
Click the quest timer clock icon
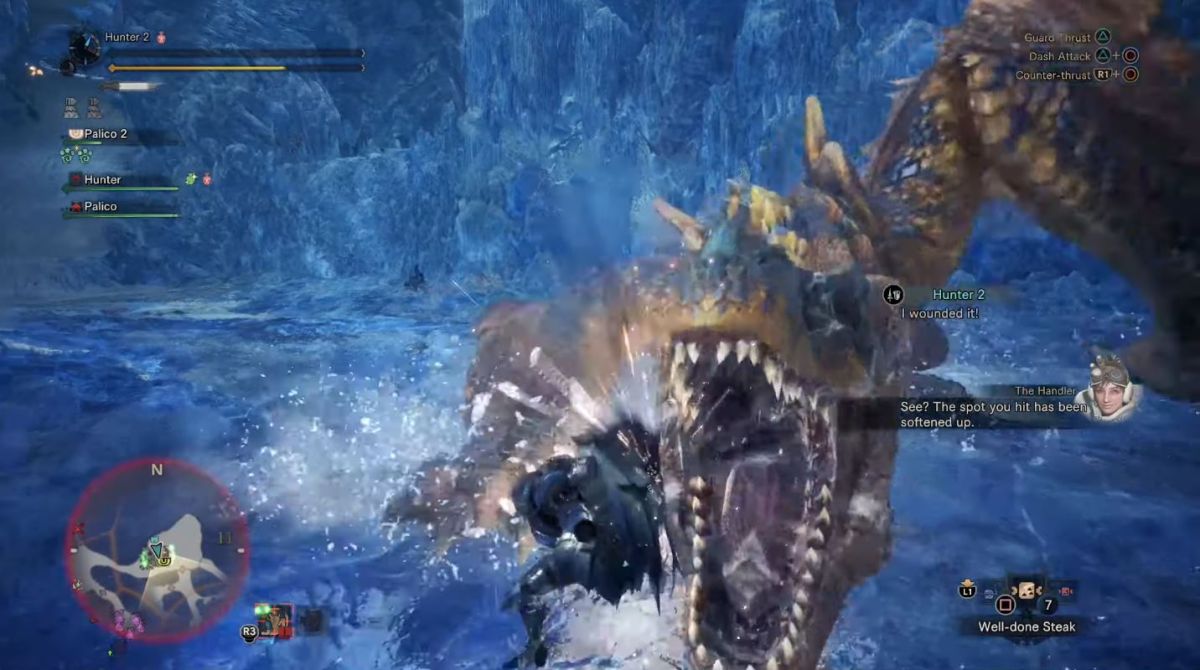pos(83,45)
